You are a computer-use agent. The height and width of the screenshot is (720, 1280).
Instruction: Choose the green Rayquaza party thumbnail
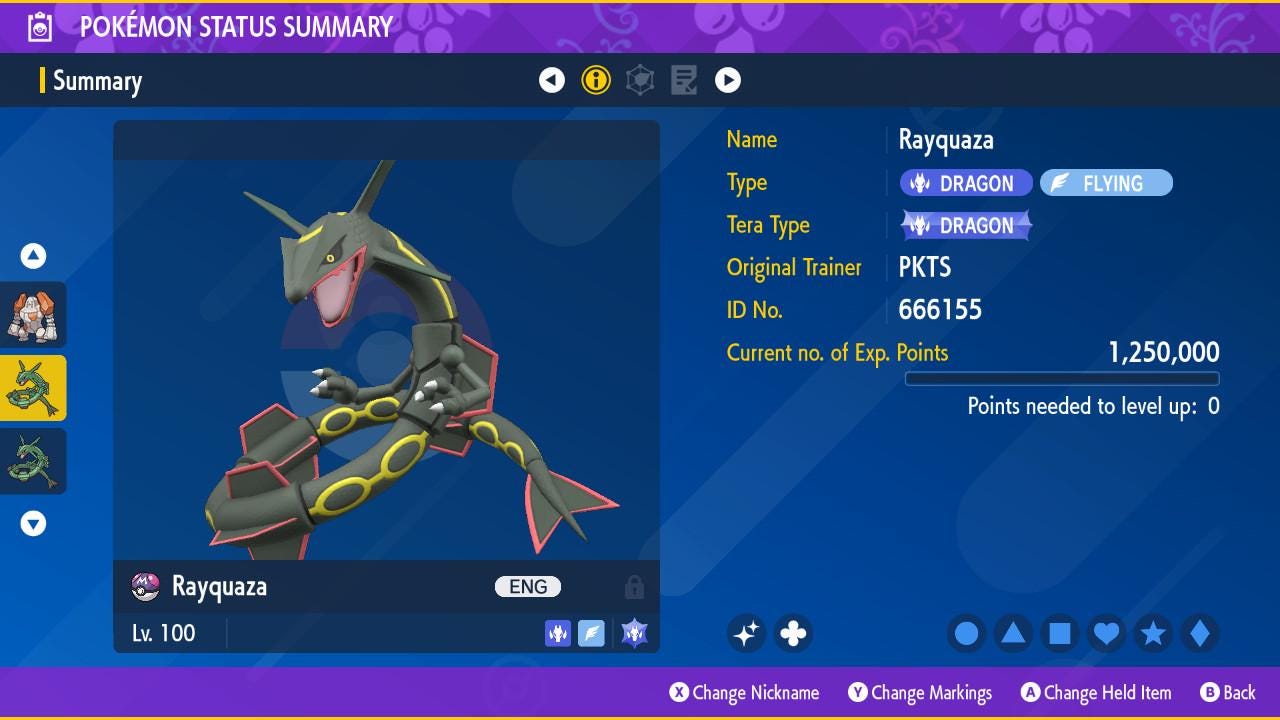click(33, 461)
